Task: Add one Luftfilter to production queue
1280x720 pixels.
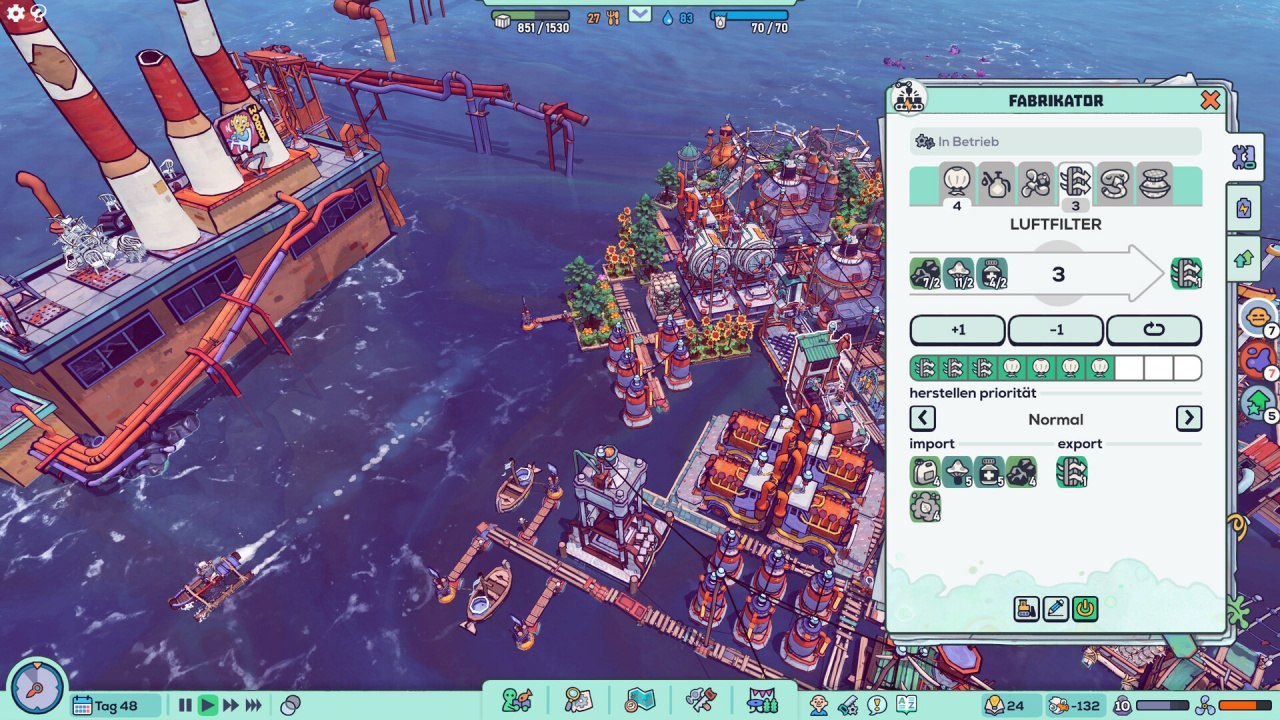Action: click(957, 330)
